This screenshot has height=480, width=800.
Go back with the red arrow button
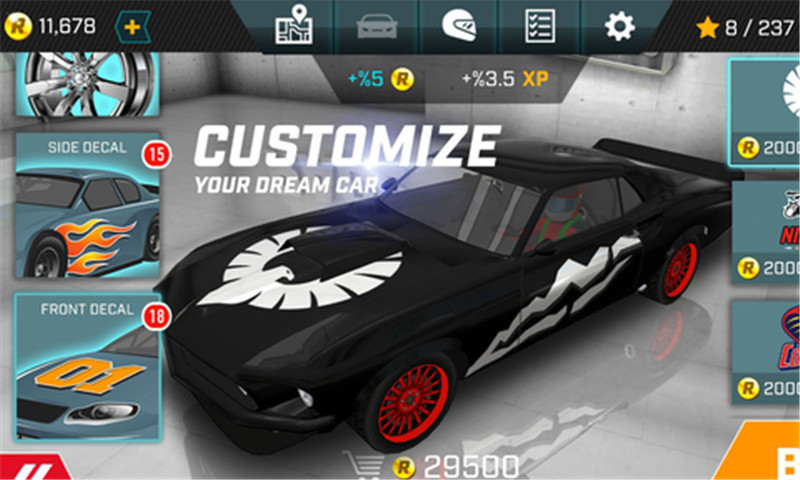[30, 466]
